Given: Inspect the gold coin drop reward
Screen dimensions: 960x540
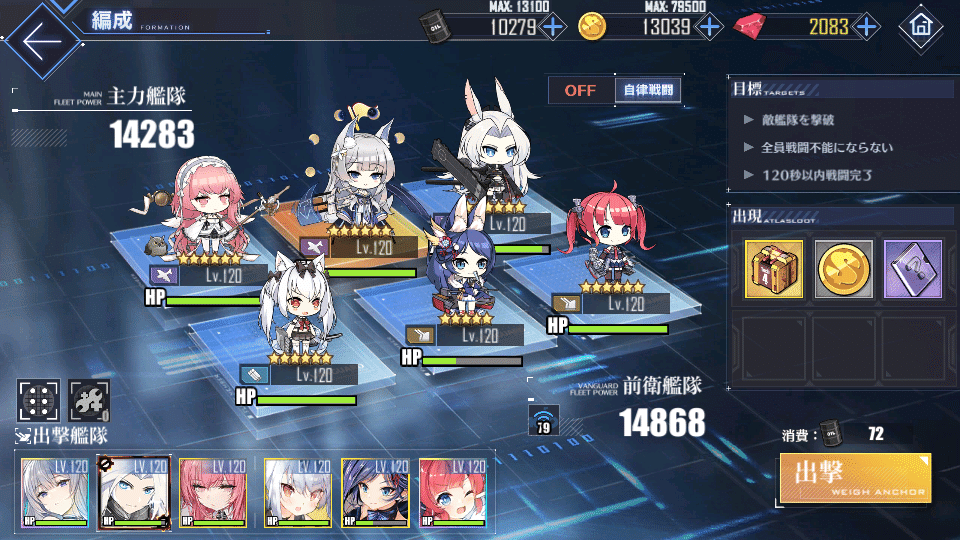Looking at the screenshot, I should [x=843, y=269].
